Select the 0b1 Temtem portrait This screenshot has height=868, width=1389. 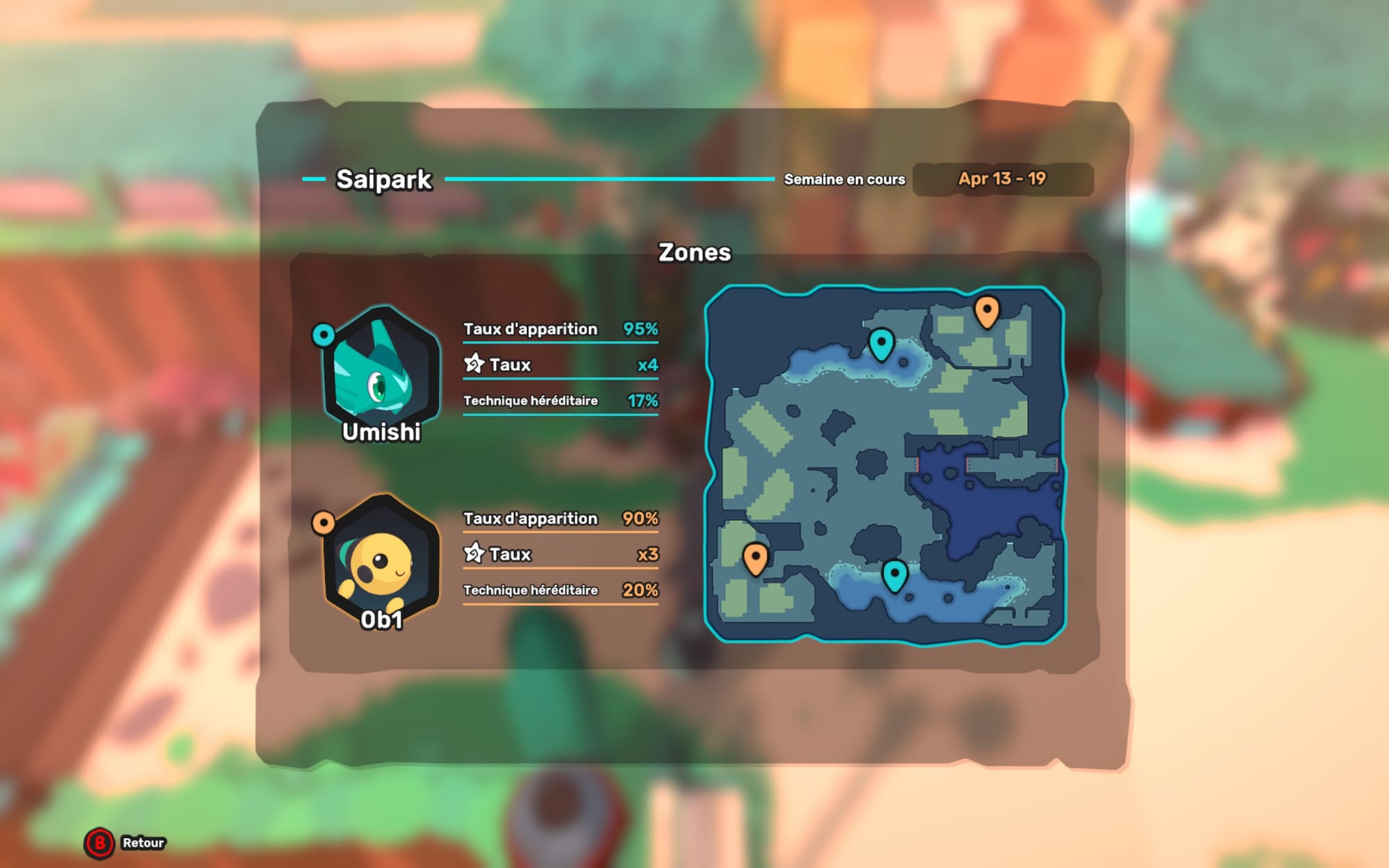381,559
